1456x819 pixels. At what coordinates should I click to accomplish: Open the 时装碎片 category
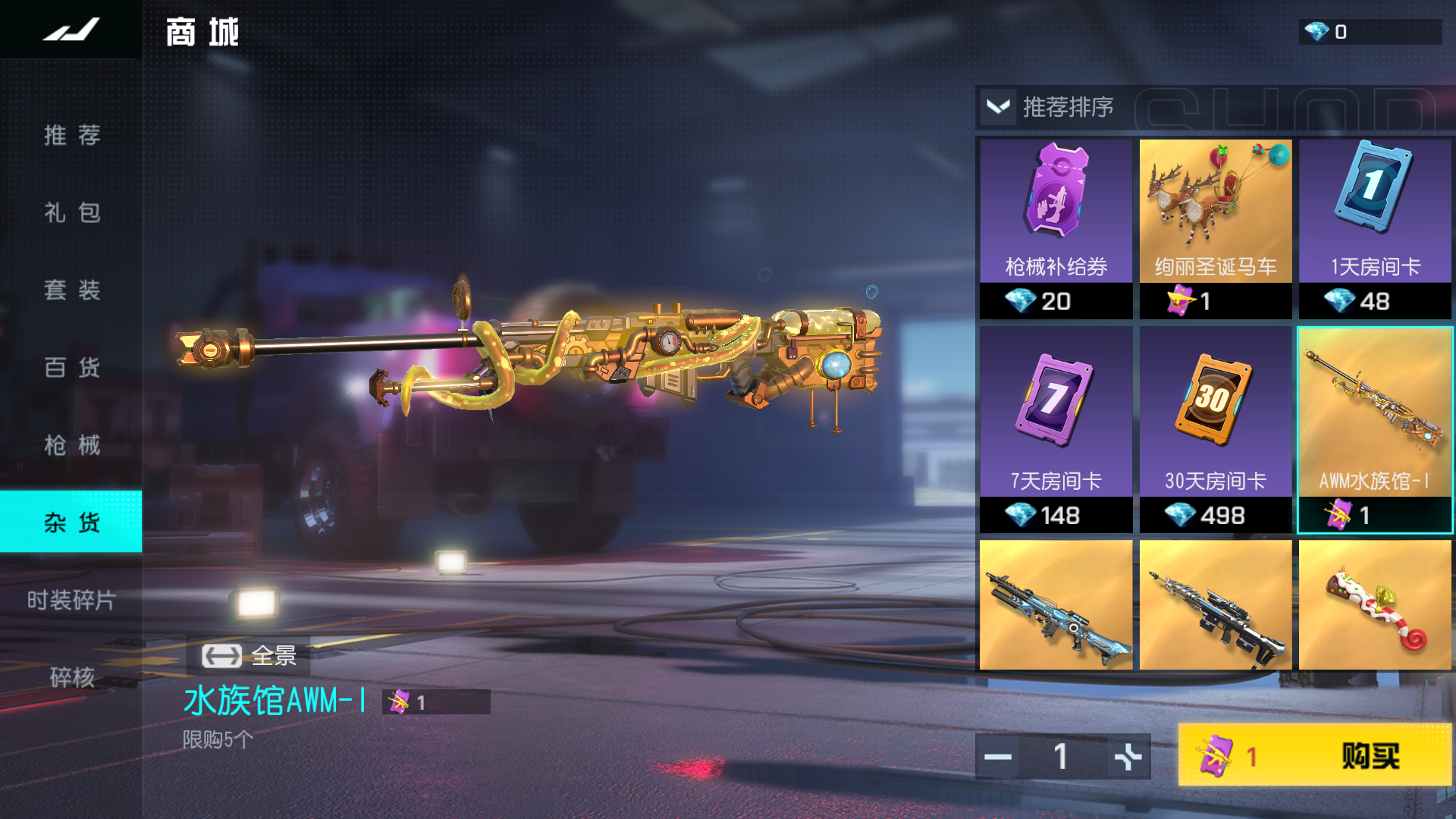[x=71, y=601]
